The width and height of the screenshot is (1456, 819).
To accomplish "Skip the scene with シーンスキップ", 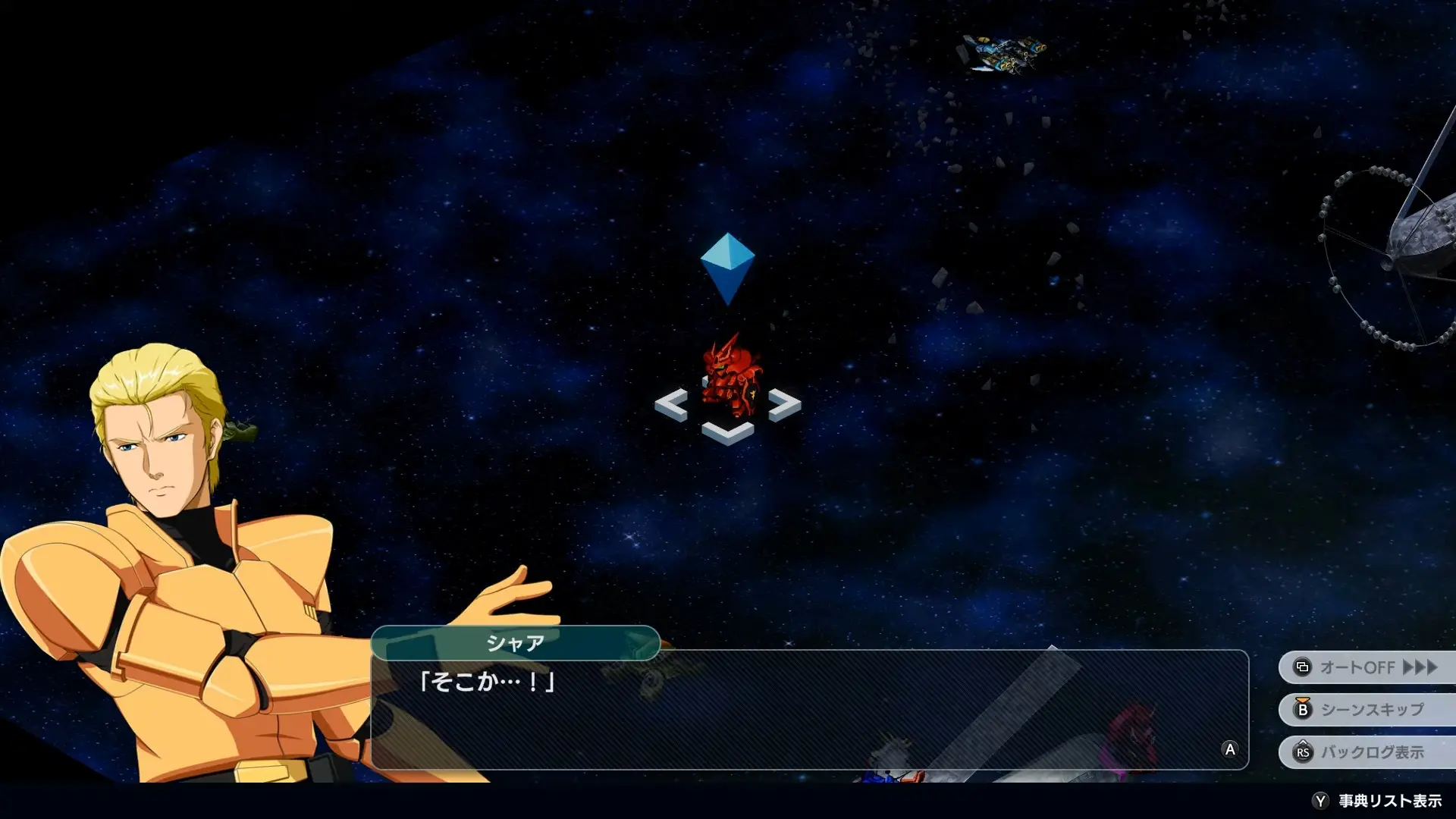I will (x=1367, y=710).
